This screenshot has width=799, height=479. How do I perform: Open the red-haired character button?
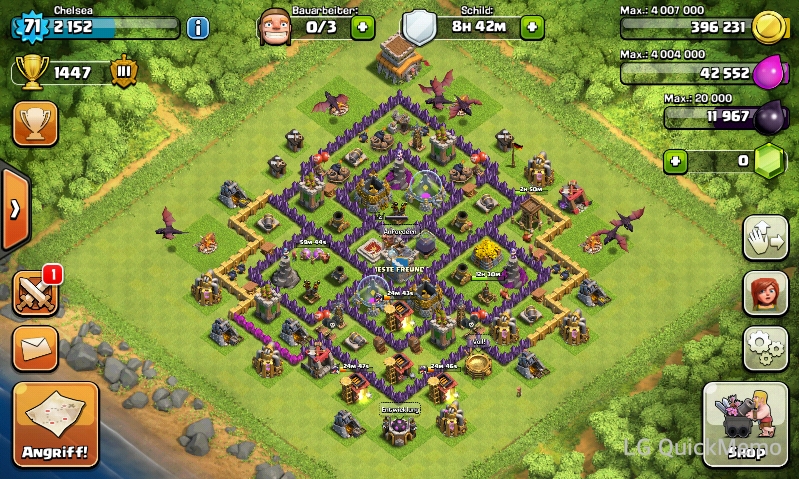[765, 293]
